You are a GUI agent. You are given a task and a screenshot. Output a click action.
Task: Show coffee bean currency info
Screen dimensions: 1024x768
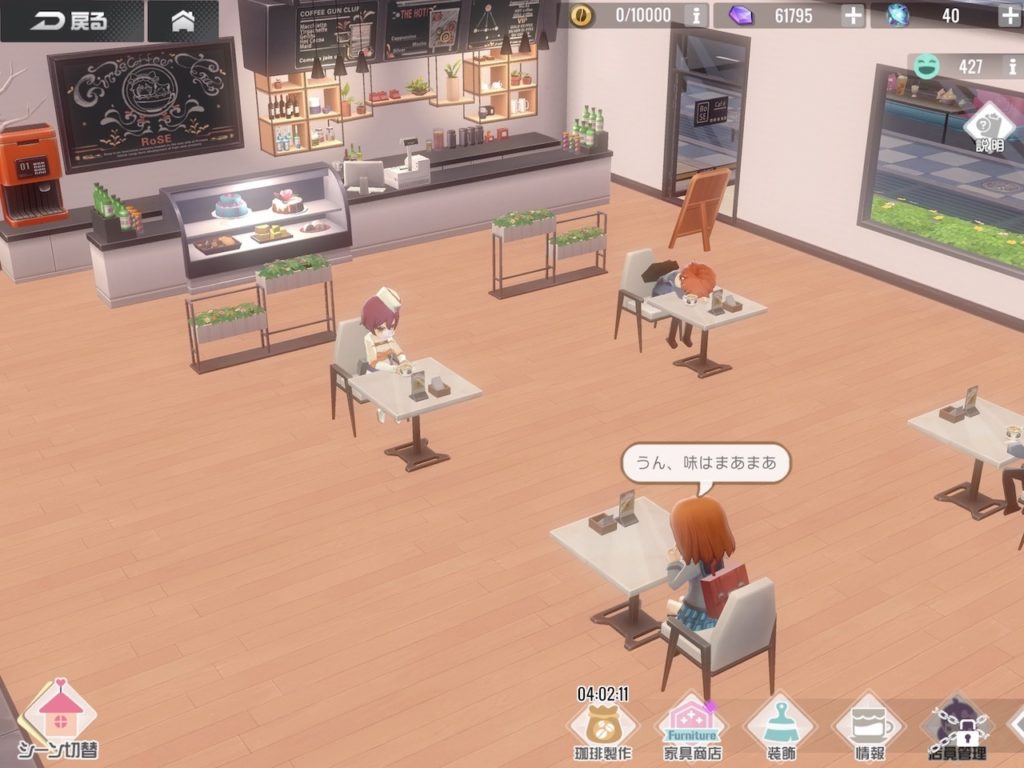697,15
